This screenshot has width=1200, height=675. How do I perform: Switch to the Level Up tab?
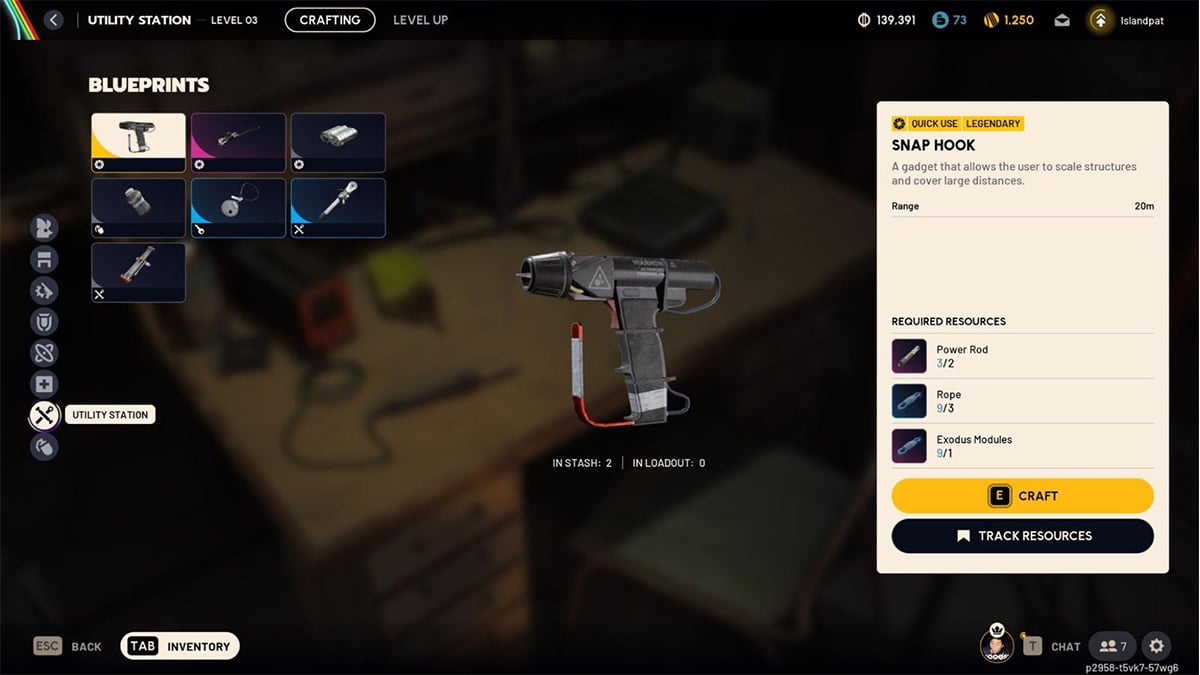pos(420,20)
